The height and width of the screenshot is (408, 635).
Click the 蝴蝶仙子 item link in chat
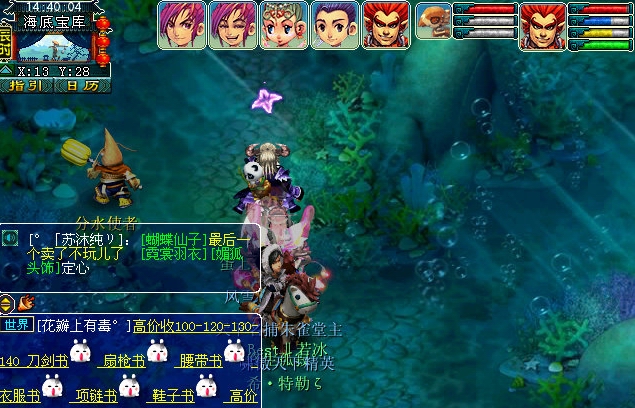pos(174,240)
